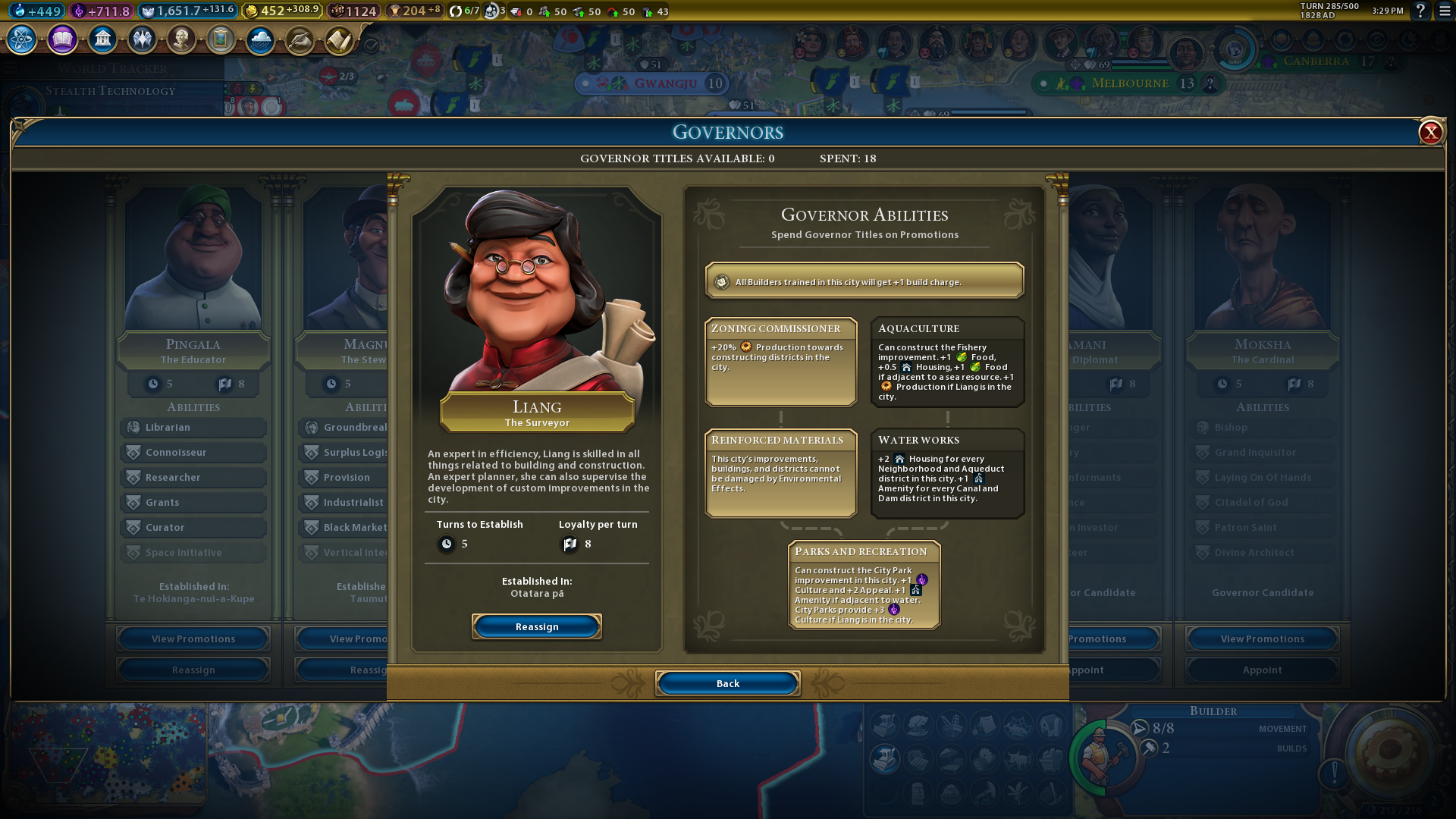Select the Builder unit portrait
This screenshot has height=819, width=1456.
click(1102, 756)
